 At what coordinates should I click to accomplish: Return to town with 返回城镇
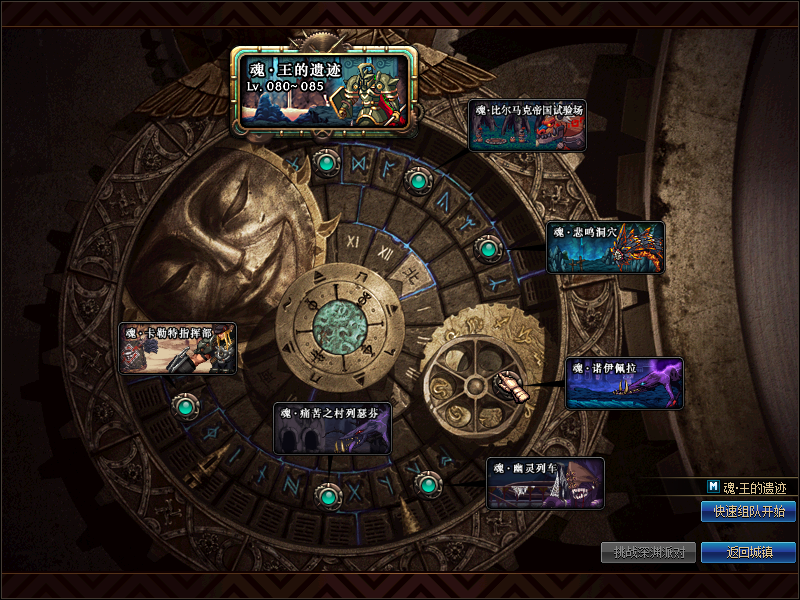(748, 552)
